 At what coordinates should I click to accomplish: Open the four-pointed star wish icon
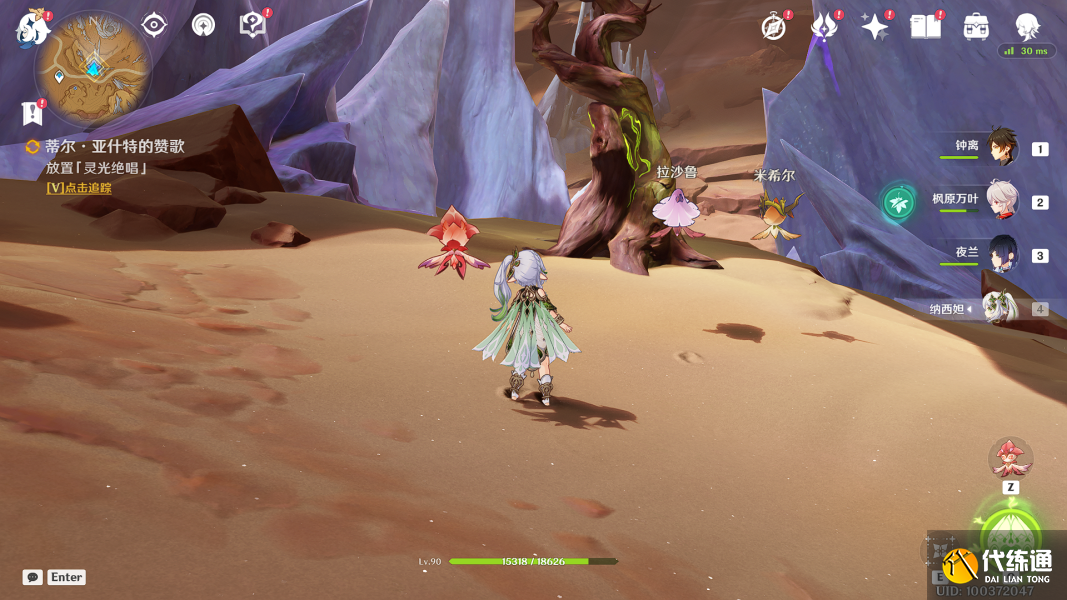pos(874,27)
